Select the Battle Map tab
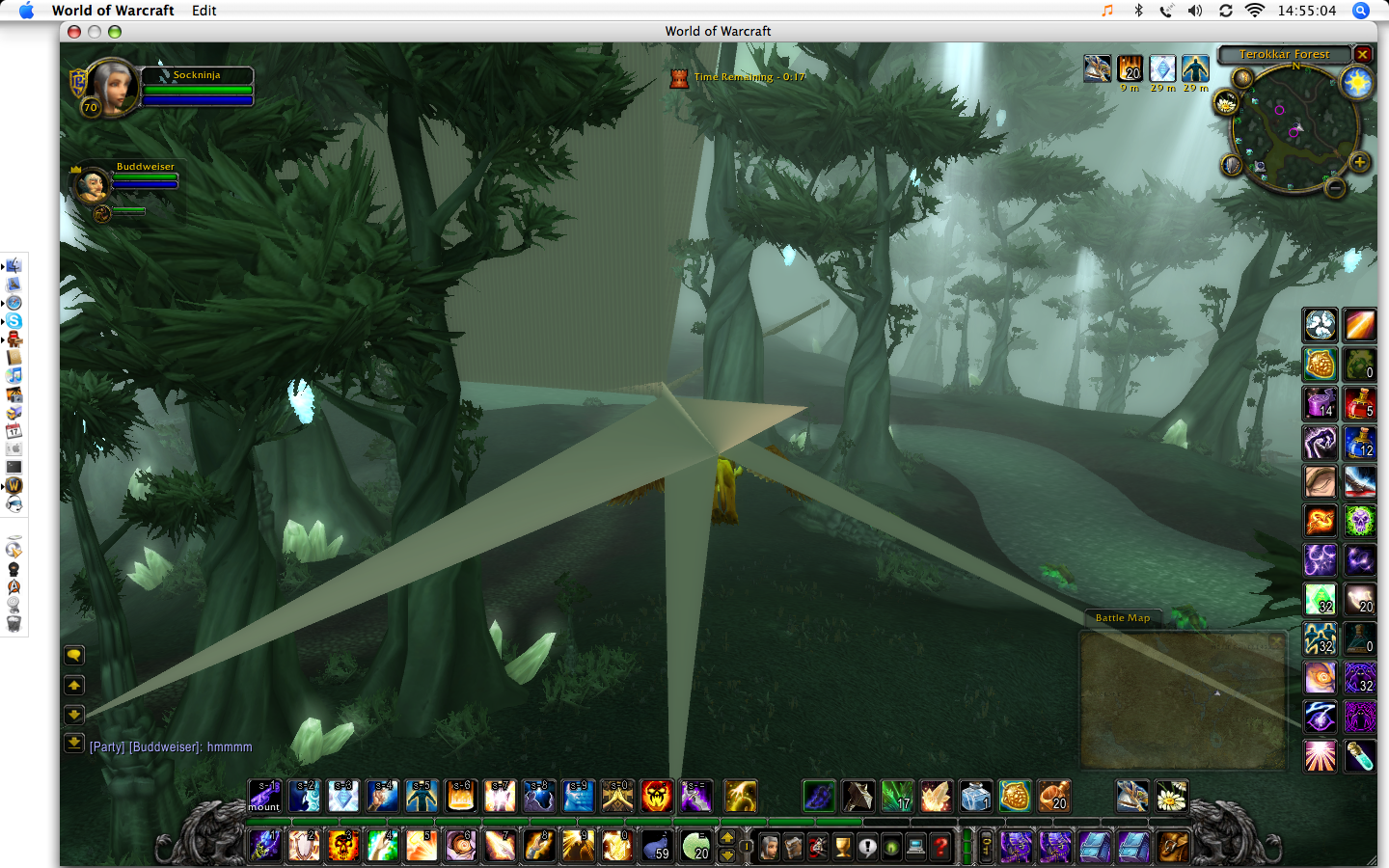This screenshot has height=868, width=1389. click(1122, 618)
